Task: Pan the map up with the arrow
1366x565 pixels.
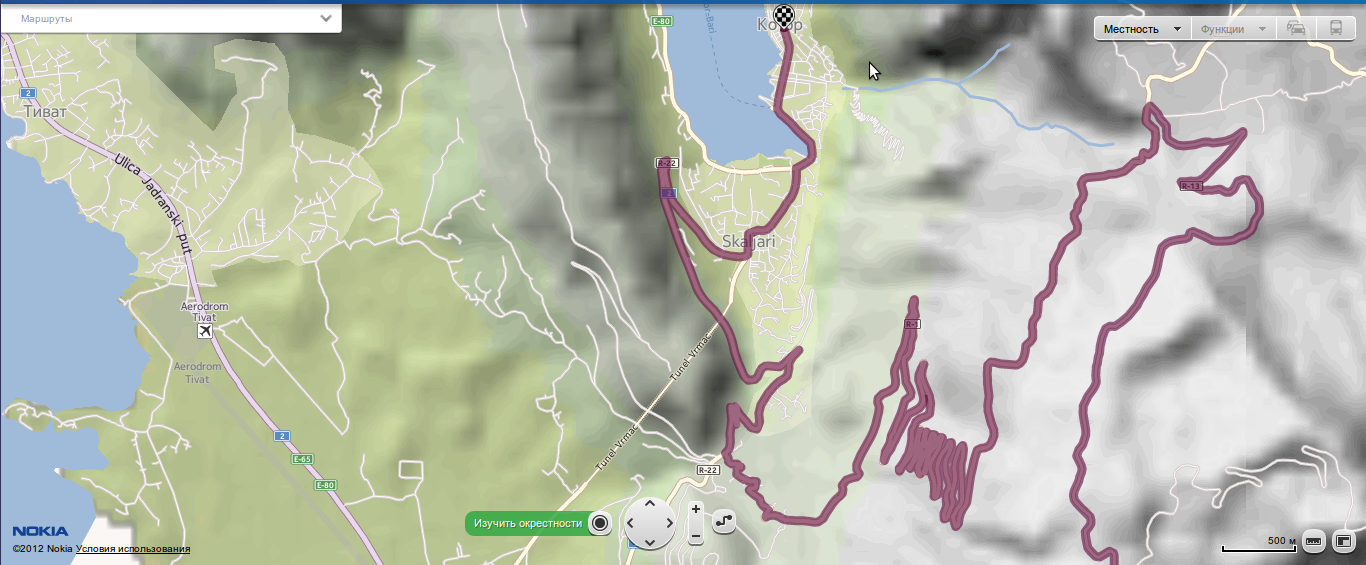Action: point(649,504)
